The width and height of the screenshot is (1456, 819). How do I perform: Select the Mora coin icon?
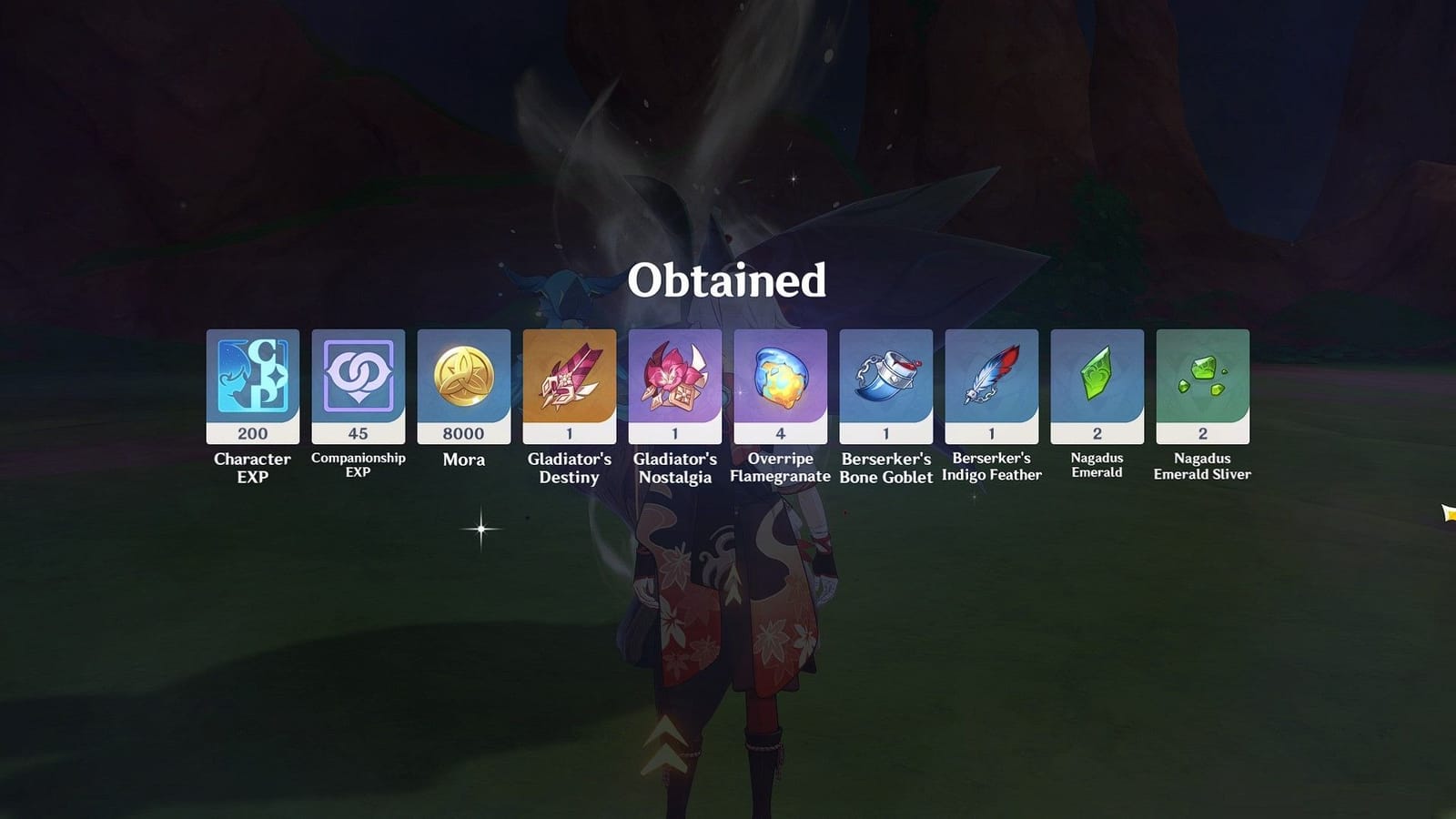[x=463, y=378]
